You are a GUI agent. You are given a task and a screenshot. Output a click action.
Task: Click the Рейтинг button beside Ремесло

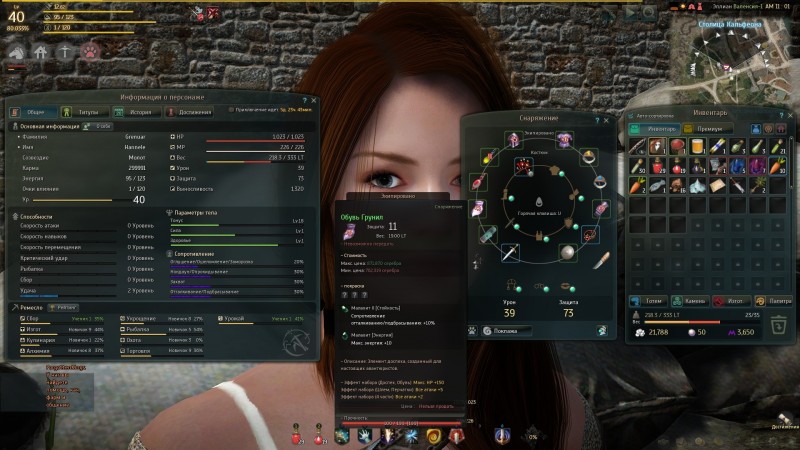(63, 307)
